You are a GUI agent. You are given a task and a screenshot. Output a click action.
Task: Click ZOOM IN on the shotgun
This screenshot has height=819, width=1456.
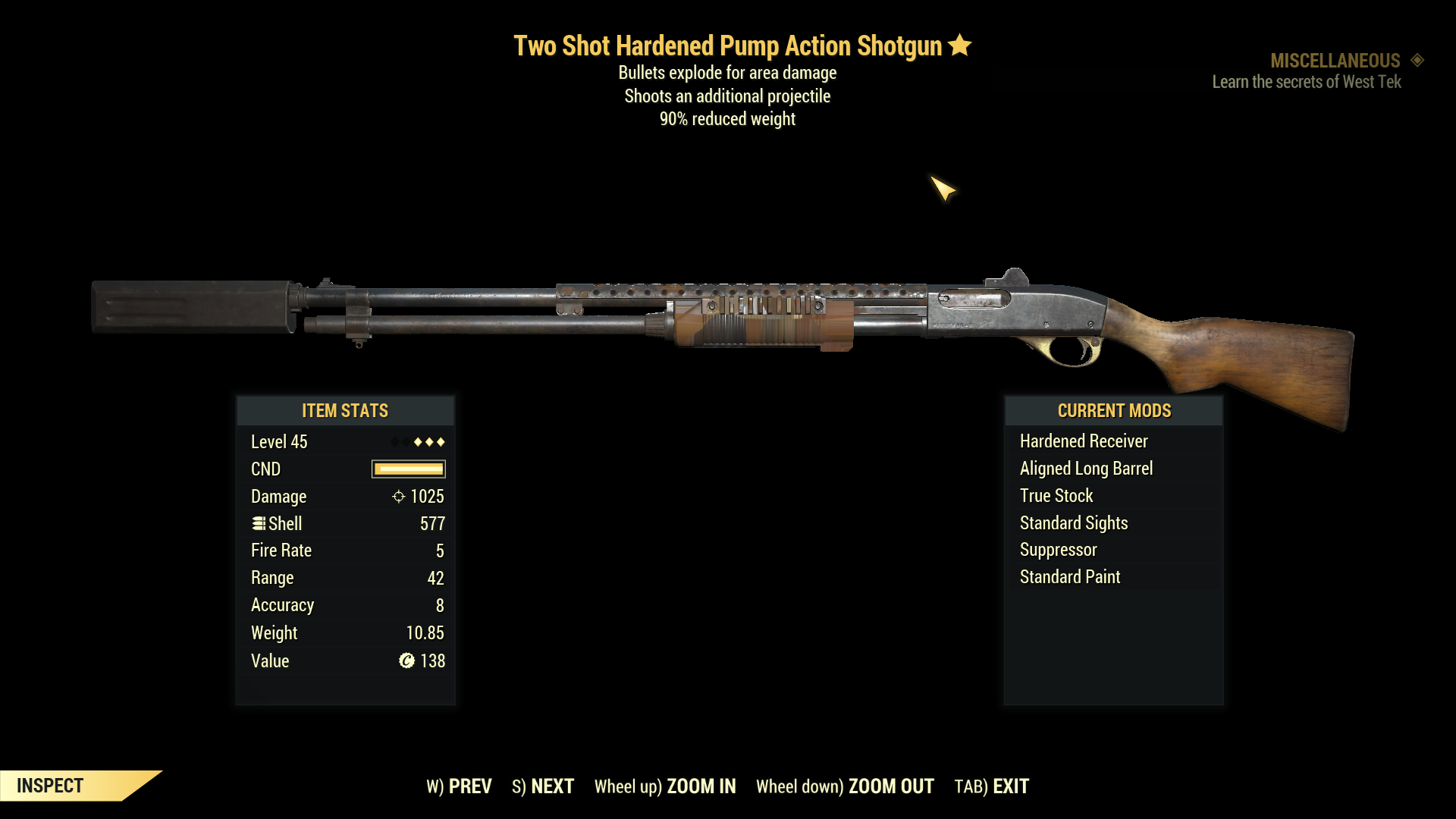[665, 786]
